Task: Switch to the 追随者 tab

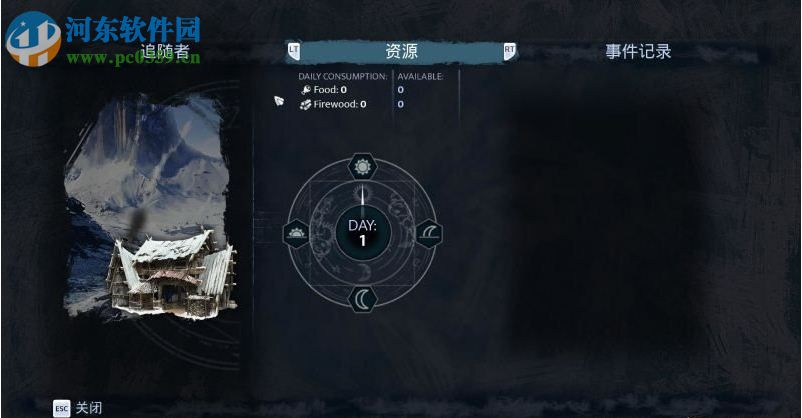Action: tap(164, 52)
